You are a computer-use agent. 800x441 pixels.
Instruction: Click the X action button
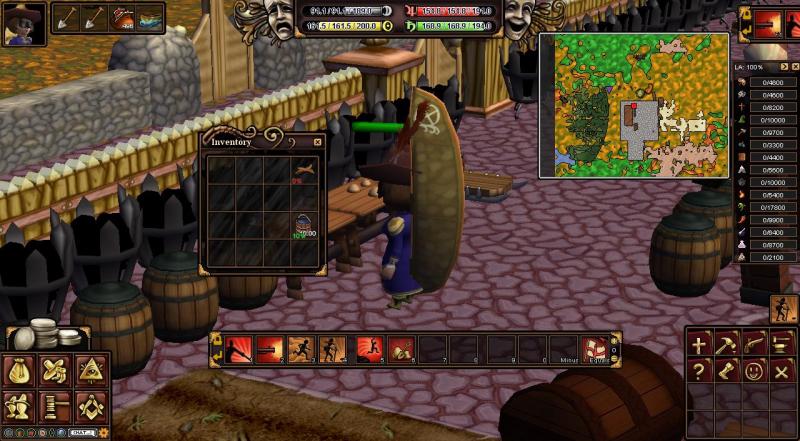point(781,371)
